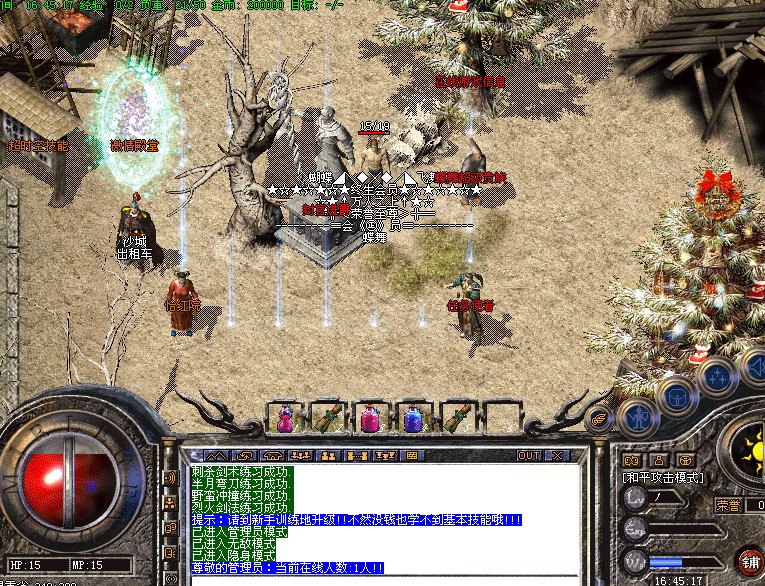Use the red potion in belt slot 3
This screenshot has width=765, height=586.
click(368, 416)
